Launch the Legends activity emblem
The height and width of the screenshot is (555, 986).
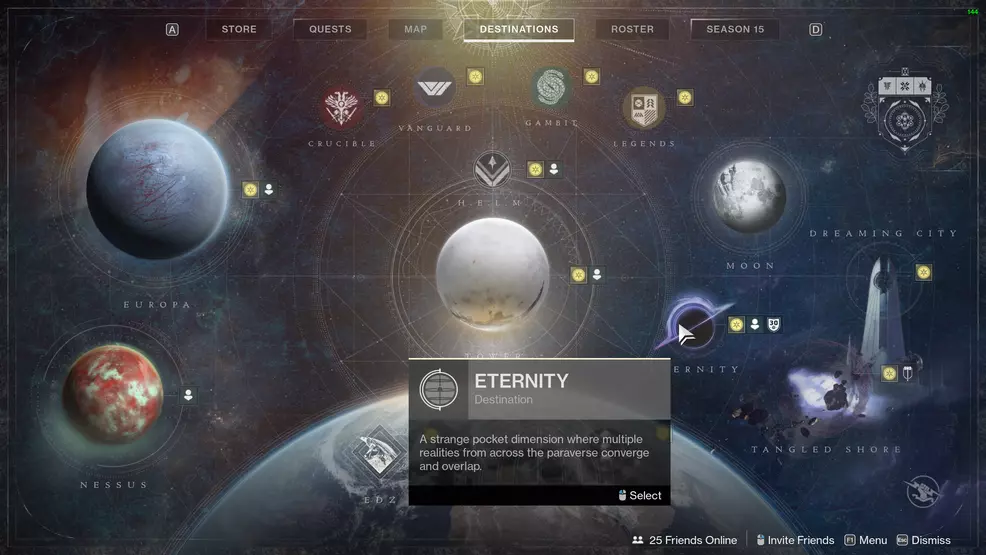[x=644, y=109]
